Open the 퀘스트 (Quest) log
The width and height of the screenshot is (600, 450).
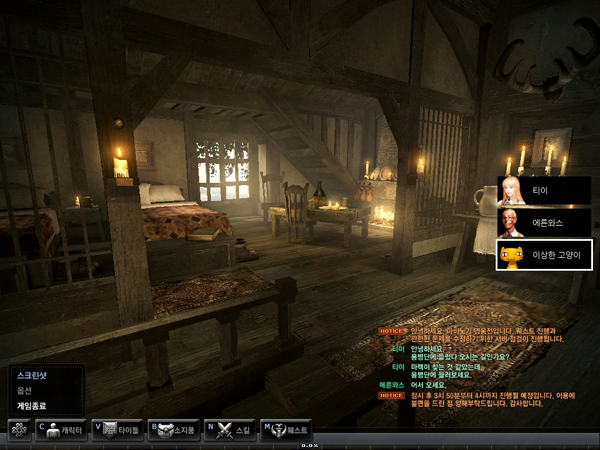(x=286, y=428)
